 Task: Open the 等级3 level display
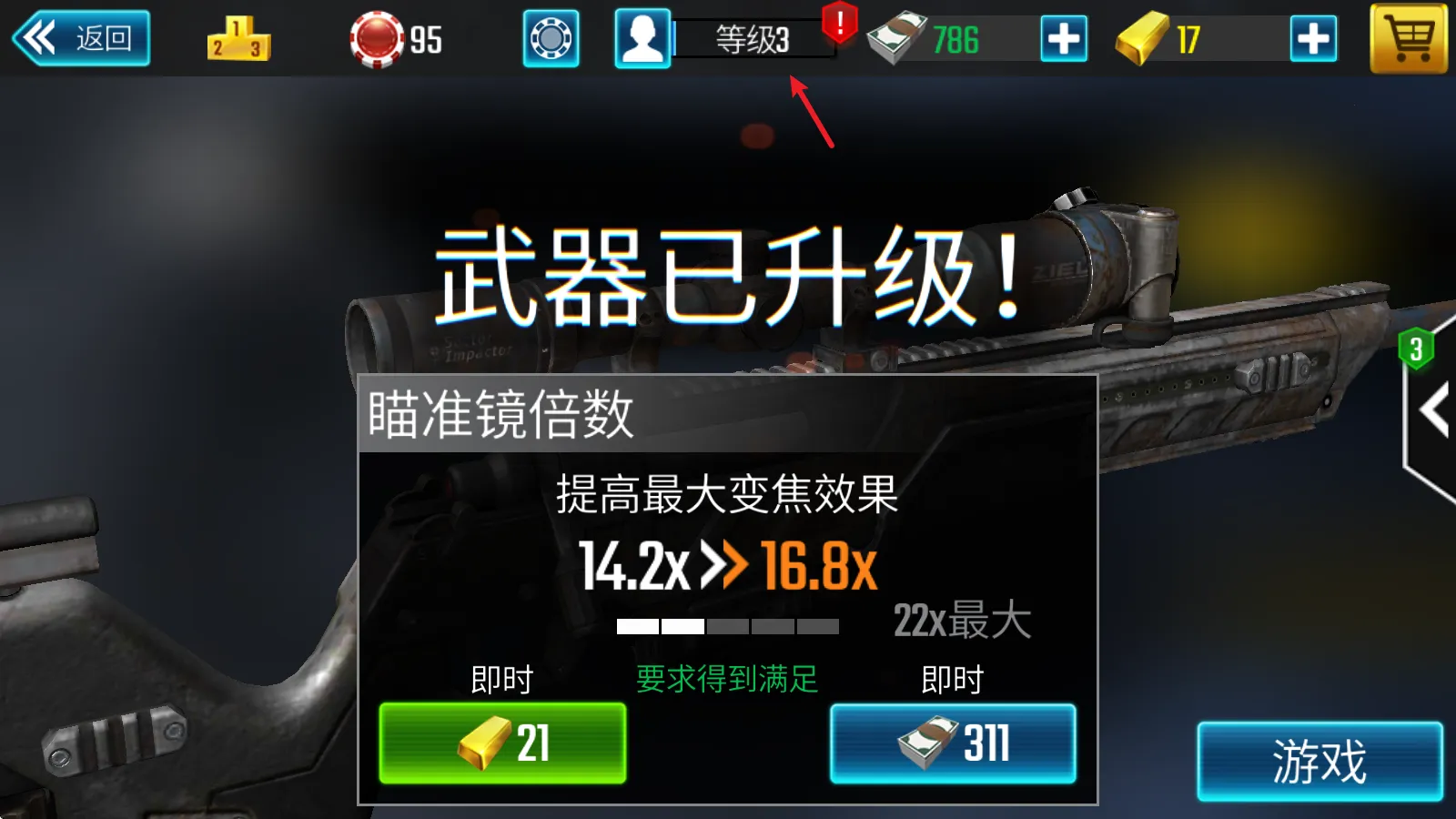(752, 40)
